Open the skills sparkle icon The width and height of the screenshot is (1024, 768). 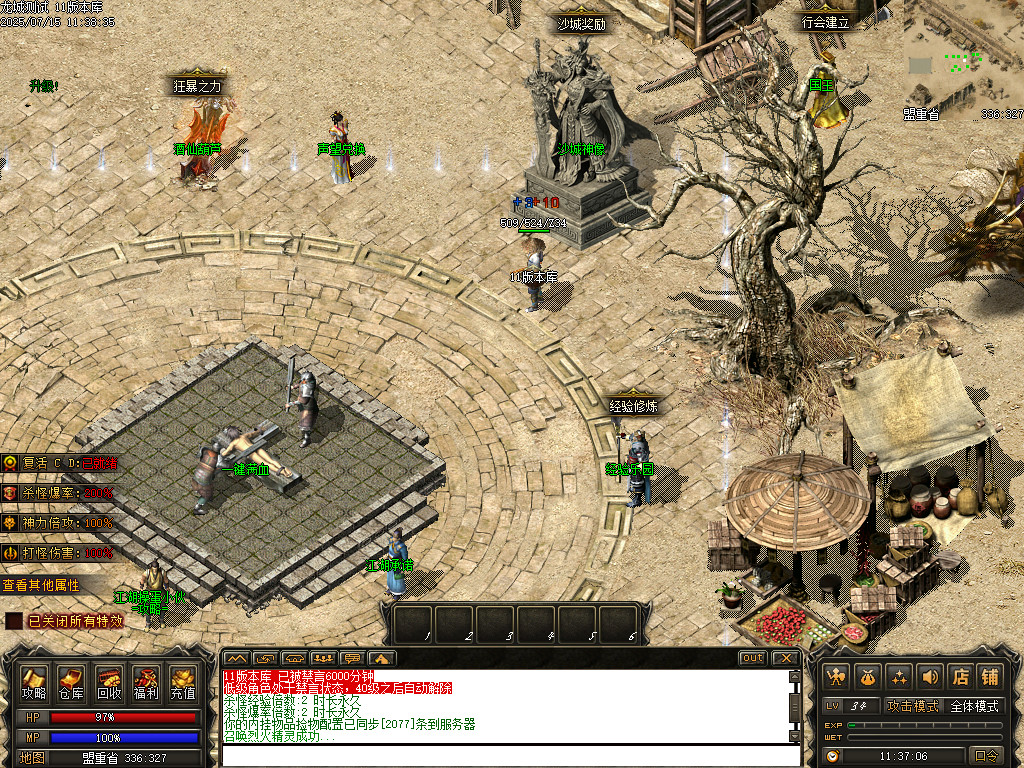coord(899,677)
